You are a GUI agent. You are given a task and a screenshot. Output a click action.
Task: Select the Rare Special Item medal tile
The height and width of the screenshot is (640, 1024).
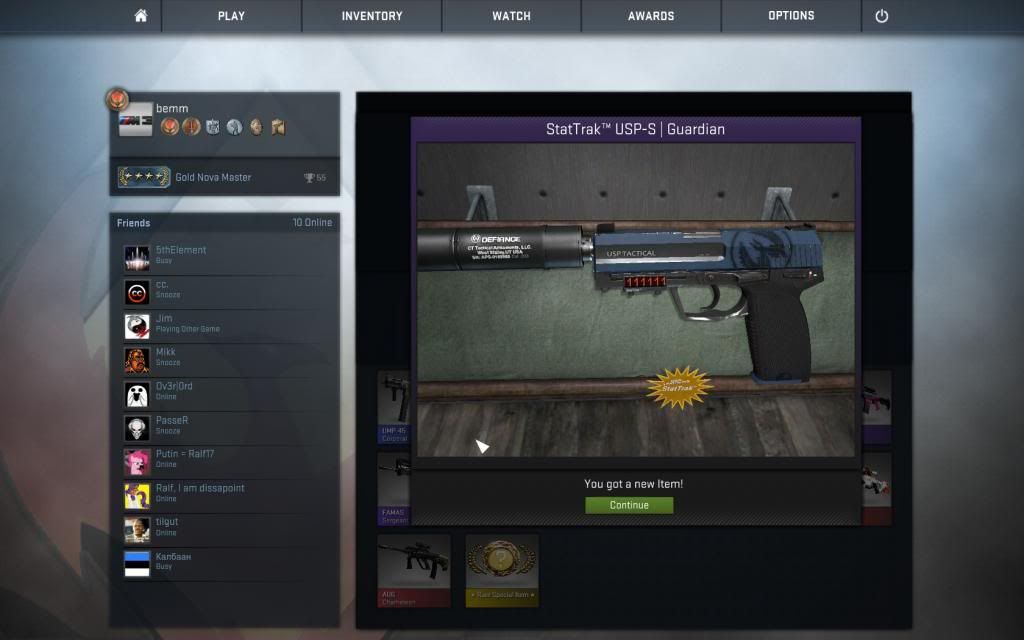(502, 570)
